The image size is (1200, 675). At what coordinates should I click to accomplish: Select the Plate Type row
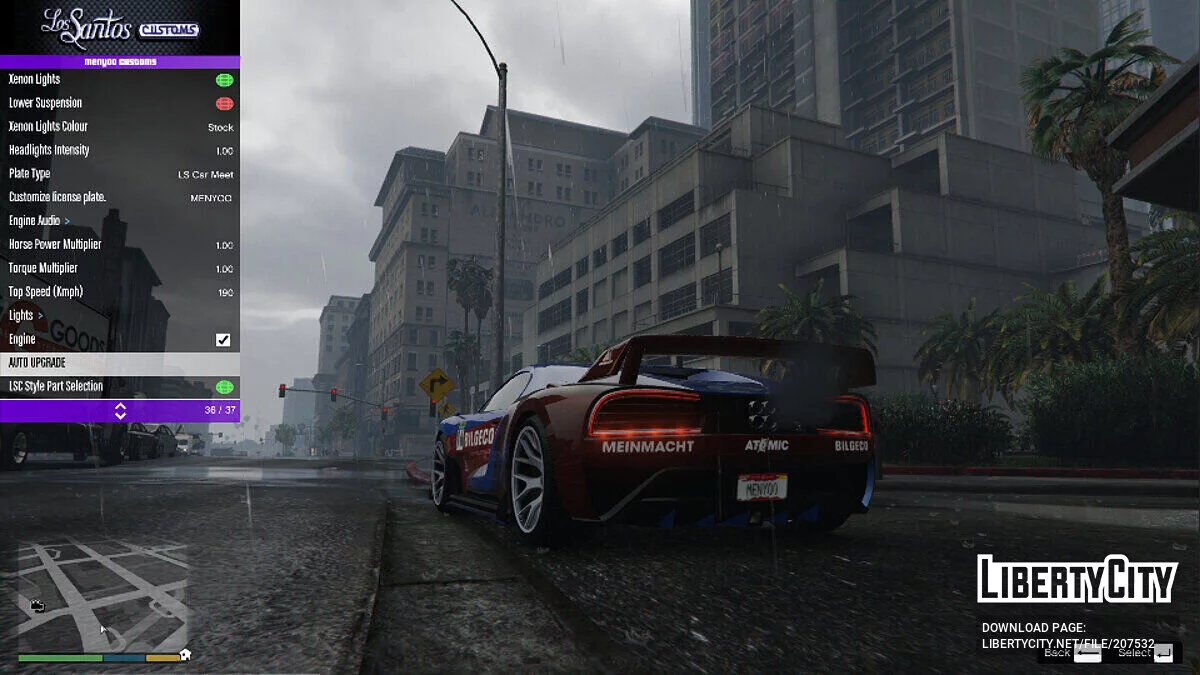tap(120, 174)
